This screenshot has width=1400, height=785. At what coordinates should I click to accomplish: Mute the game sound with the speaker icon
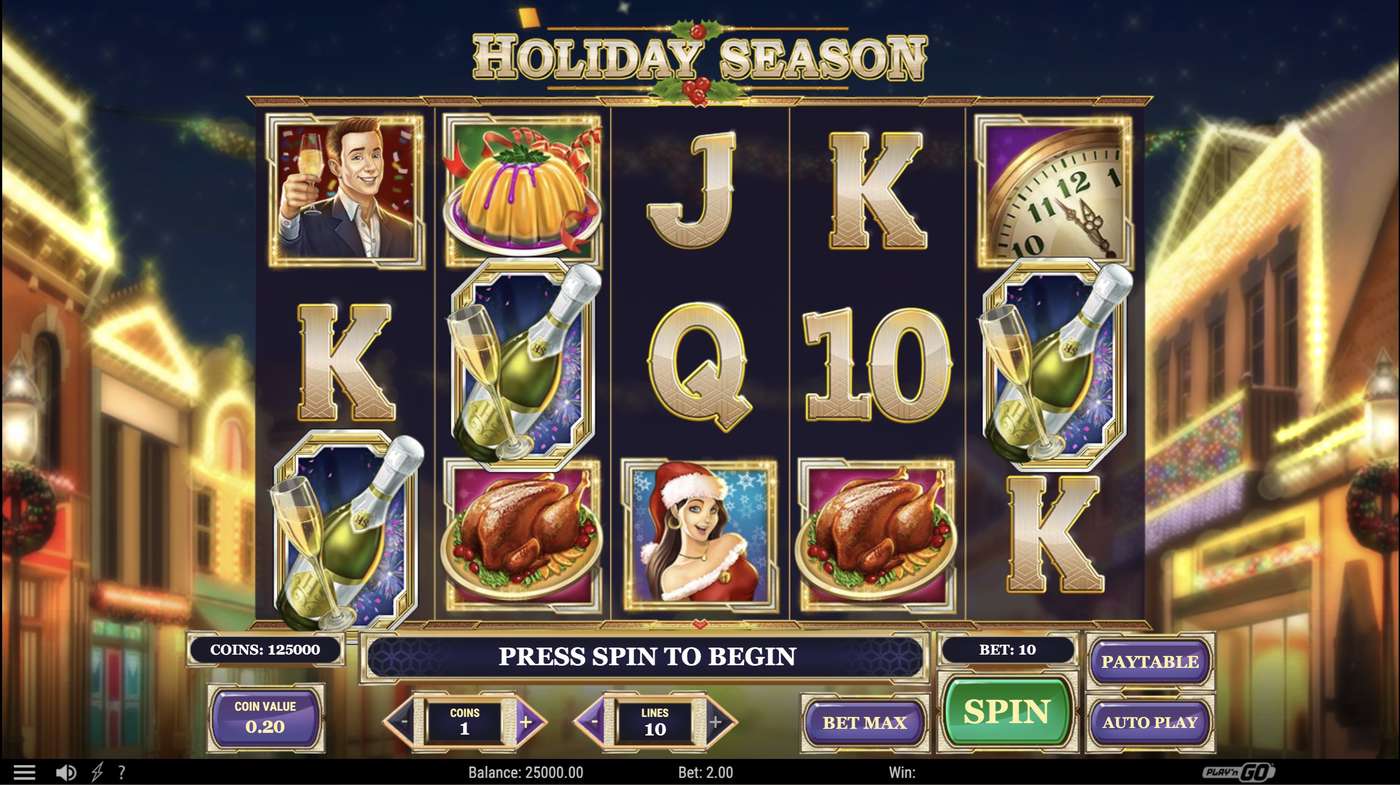[66, 771]
